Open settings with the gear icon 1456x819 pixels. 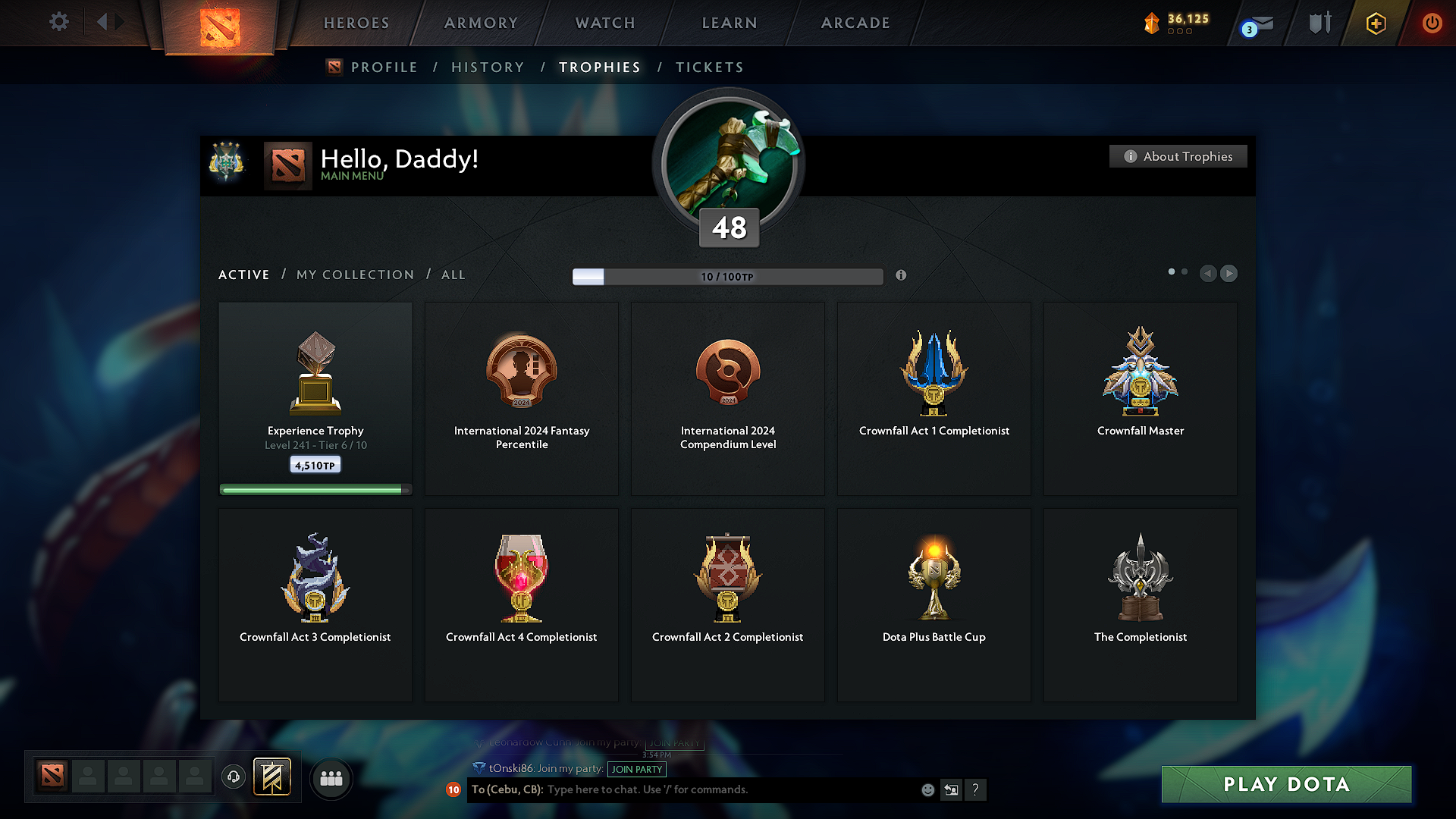pyautogui.click(x=58, y=22)
